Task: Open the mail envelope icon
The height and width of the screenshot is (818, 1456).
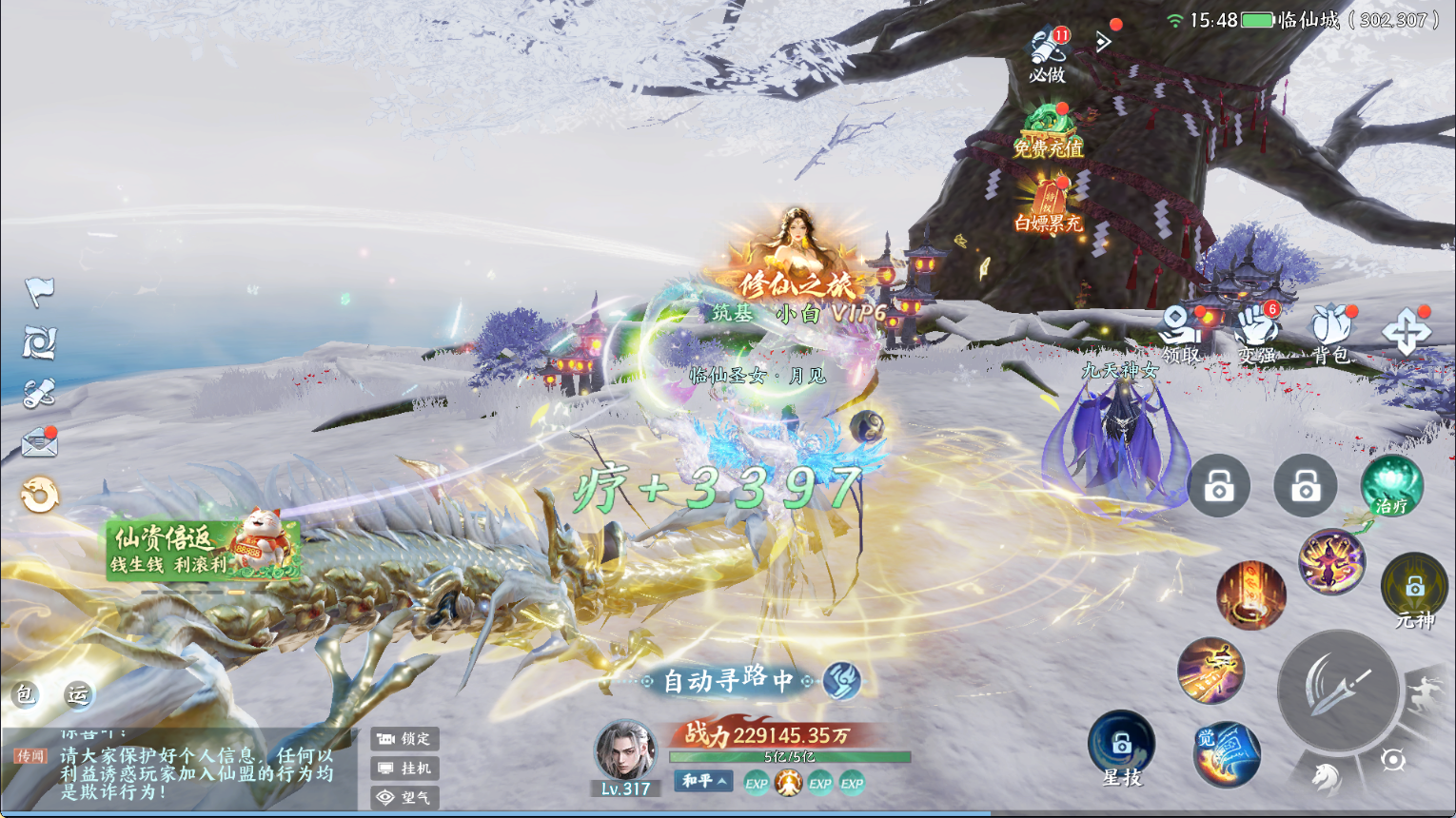Action: tap(39, 443)
